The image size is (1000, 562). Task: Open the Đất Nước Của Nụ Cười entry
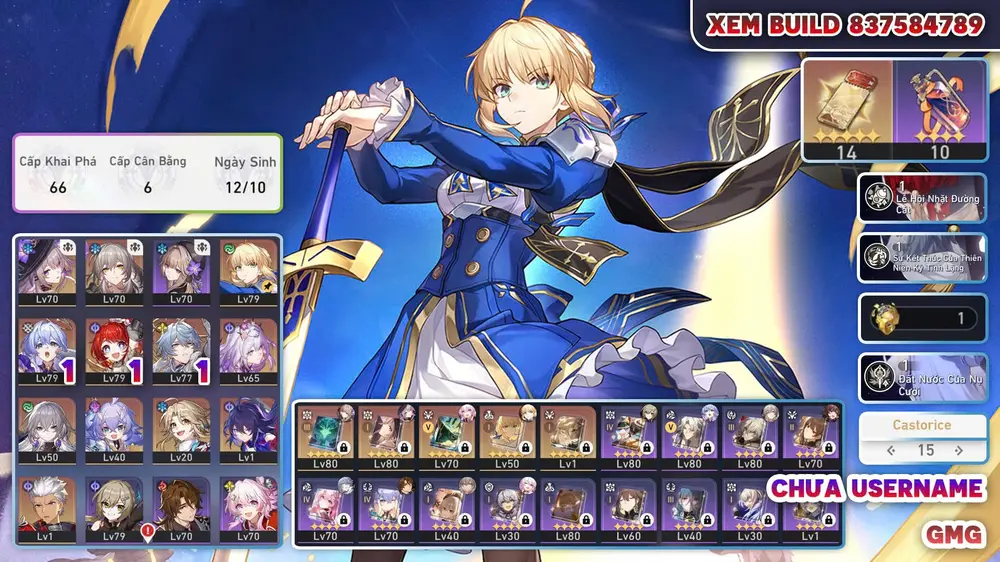(922, 378)
